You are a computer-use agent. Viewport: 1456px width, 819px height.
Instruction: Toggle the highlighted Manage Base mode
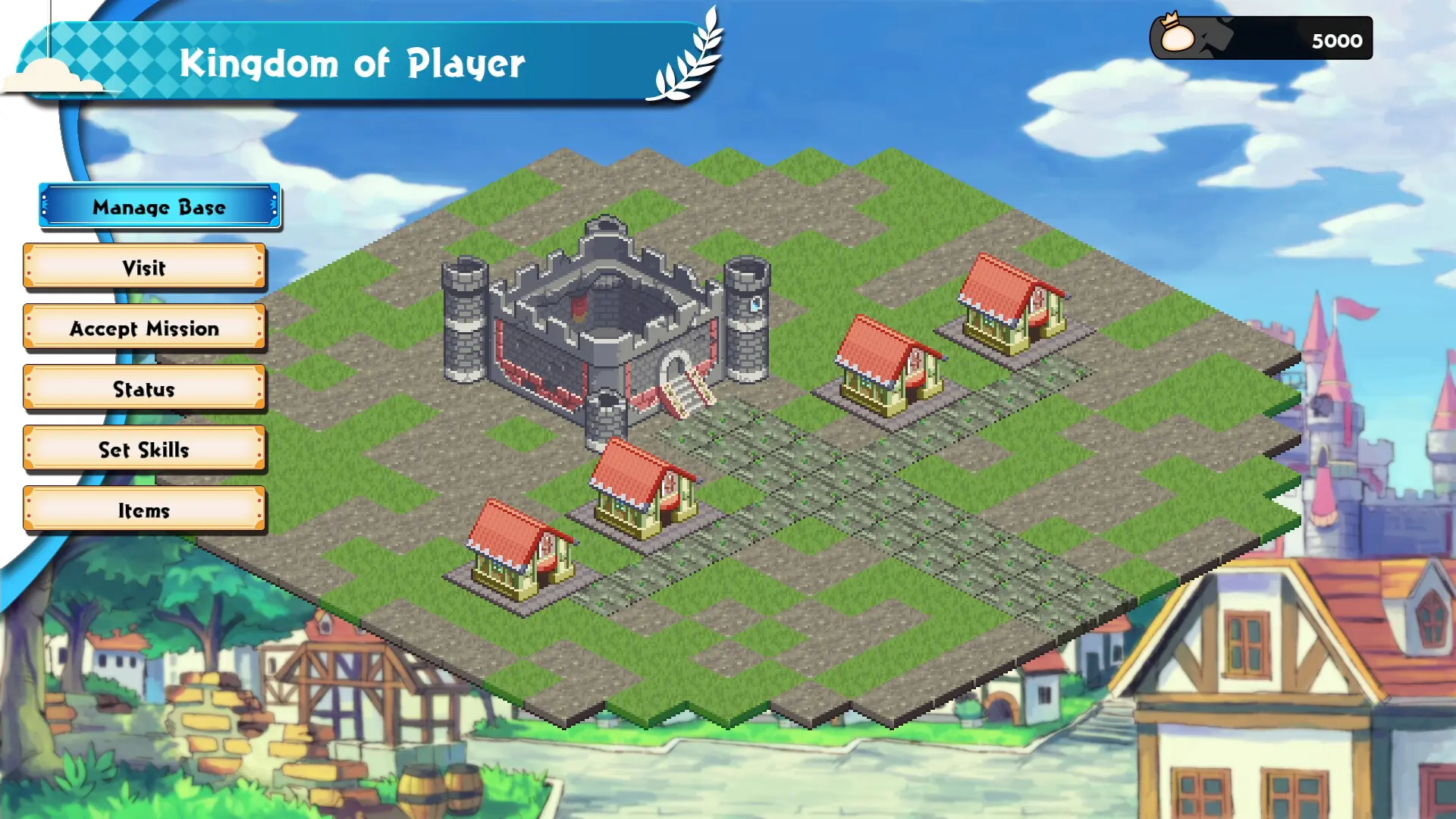(158, 206)
